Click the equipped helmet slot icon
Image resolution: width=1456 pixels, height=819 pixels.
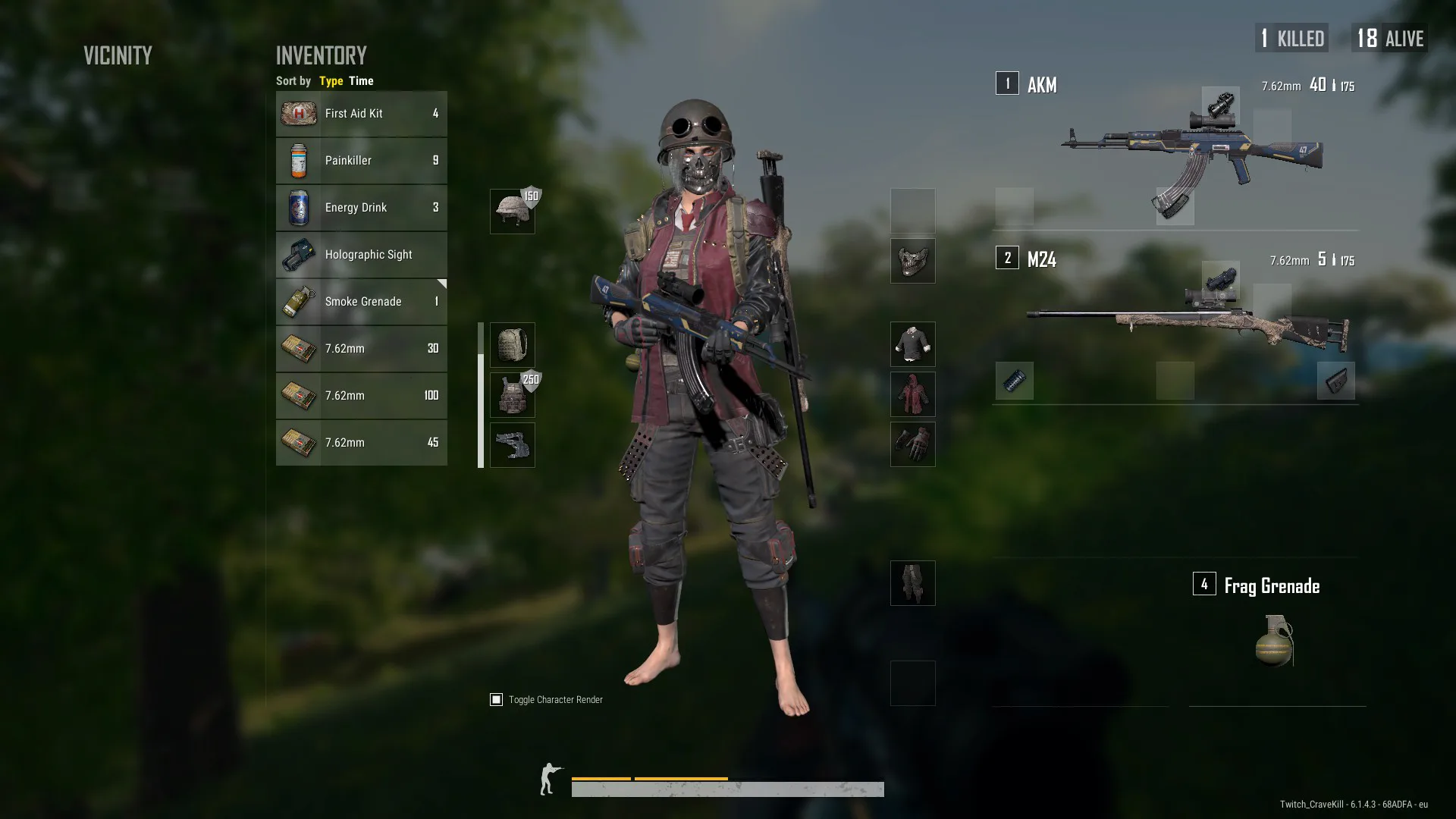(512, 210)
